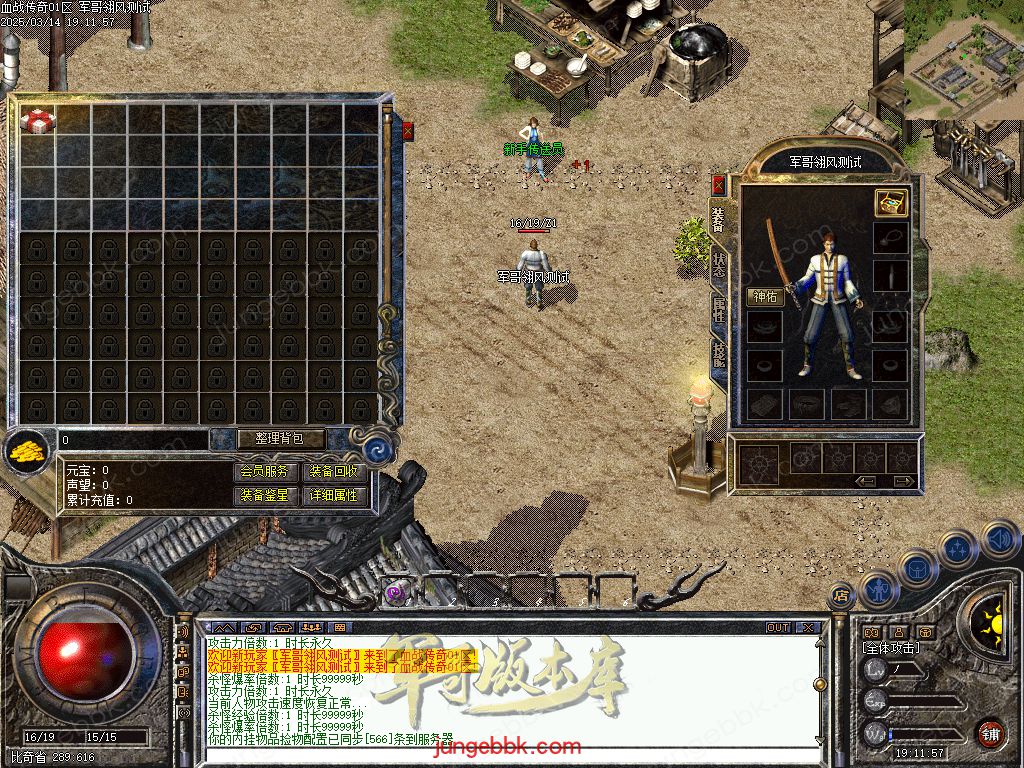Toggle the speaker sound button

click(x=999, y=541)
